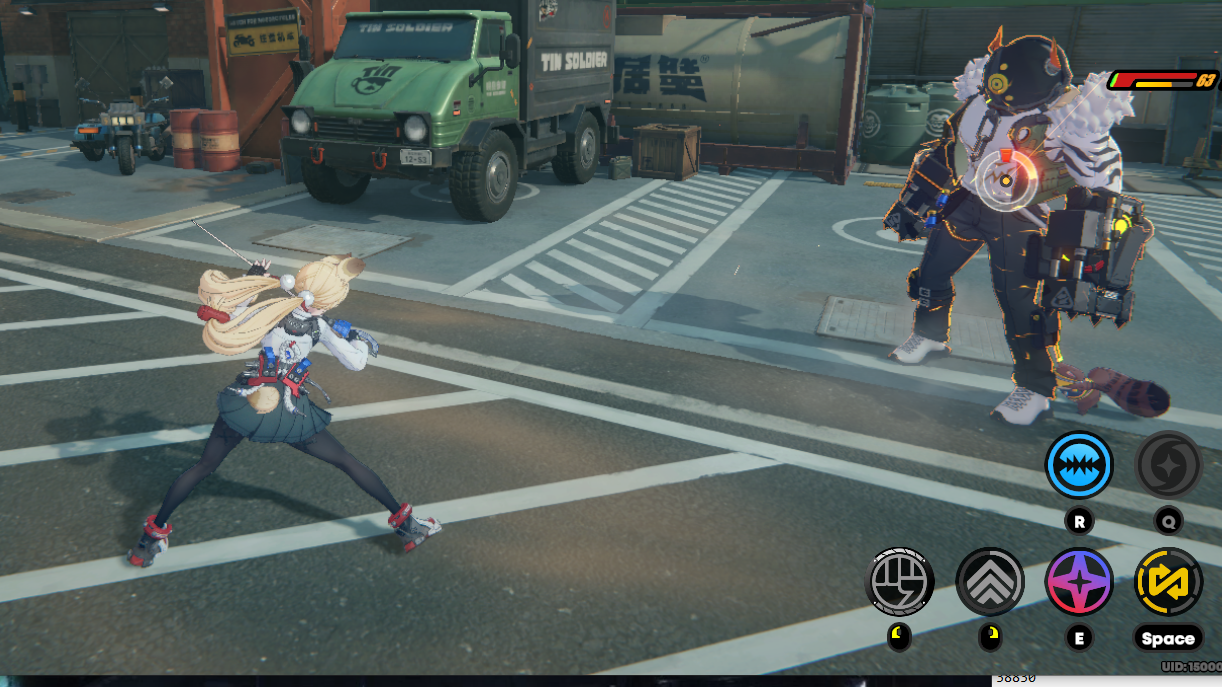
Task: Click the yellow character swap icon
Action: tap(1168, 581)
